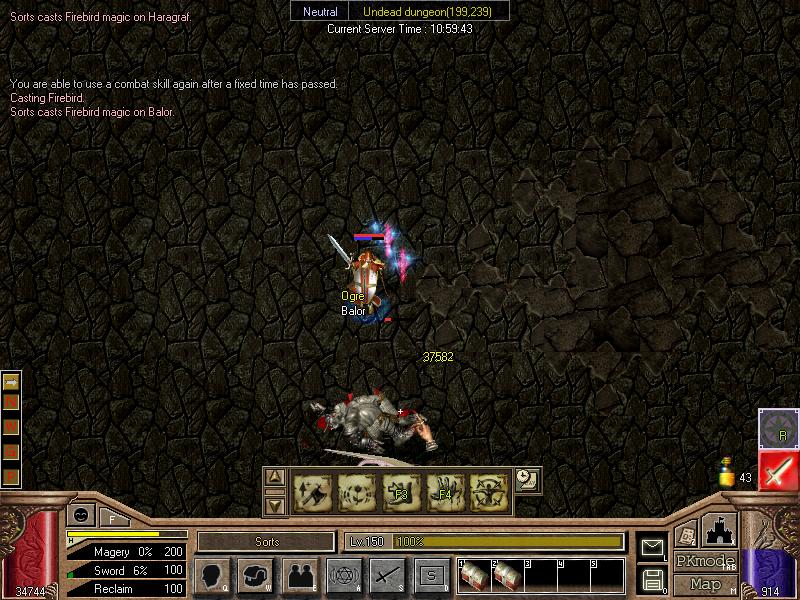Use the yellow potion with count 43
This screenshot has height=600, width=800.
pos(728,472)
